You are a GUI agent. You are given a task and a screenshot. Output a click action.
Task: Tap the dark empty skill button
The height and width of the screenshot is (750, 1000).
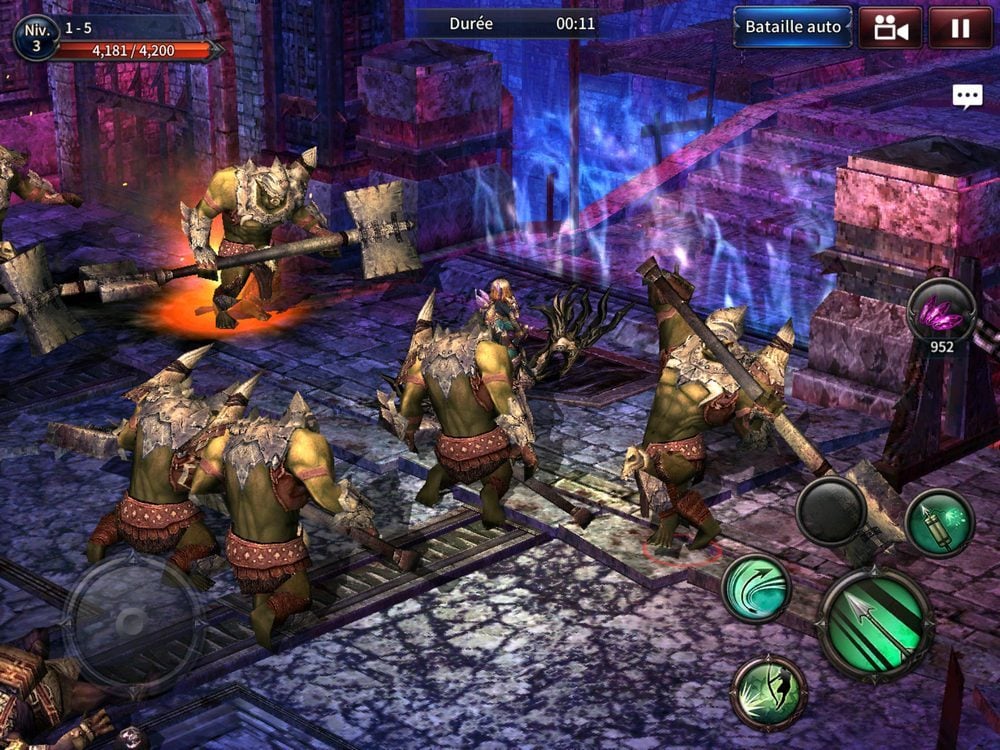tap(832, 511)
